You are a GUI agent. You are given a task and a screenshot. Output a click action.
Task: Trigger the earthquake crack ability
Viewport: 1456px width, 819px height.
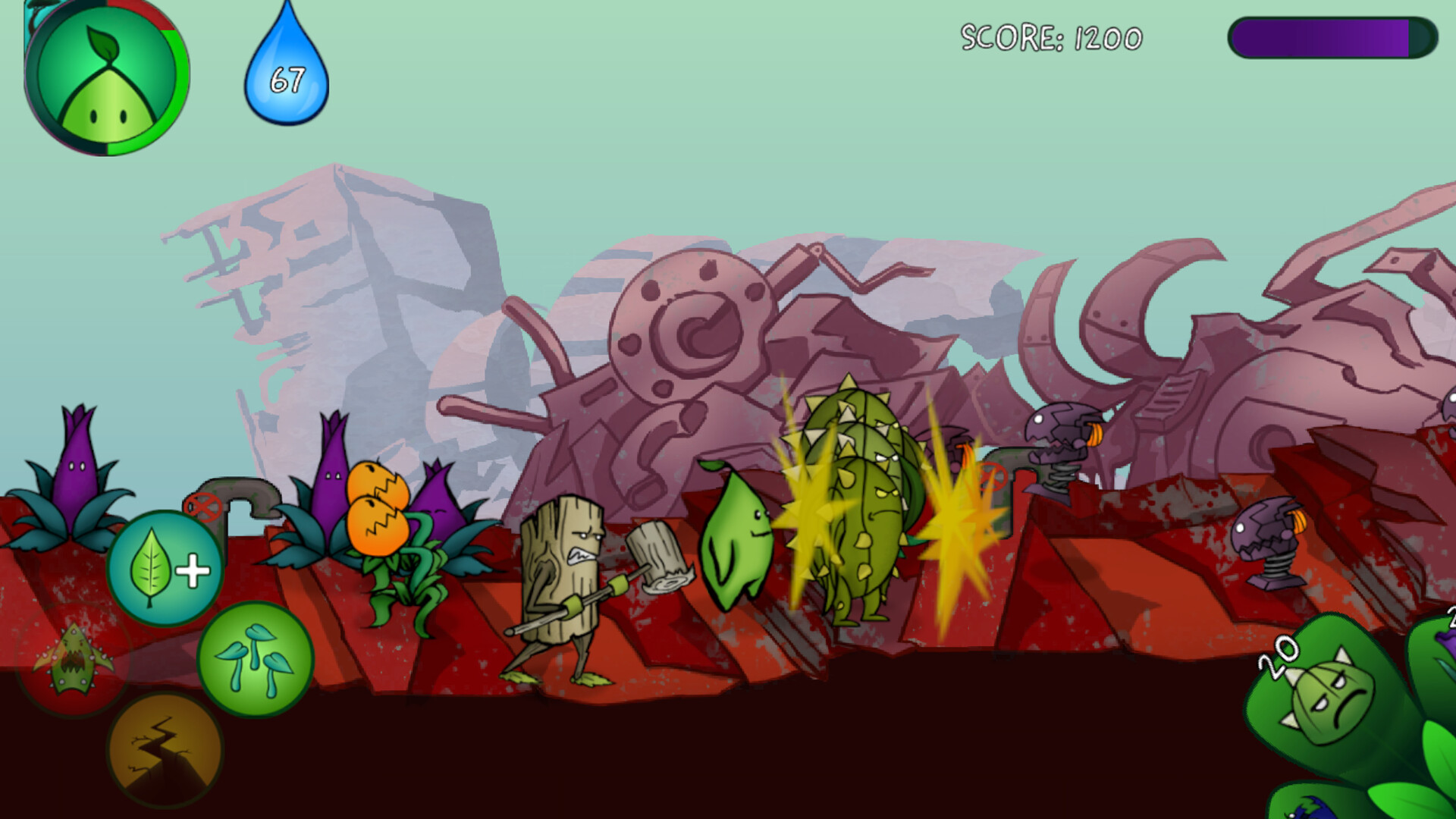[162, 747]
